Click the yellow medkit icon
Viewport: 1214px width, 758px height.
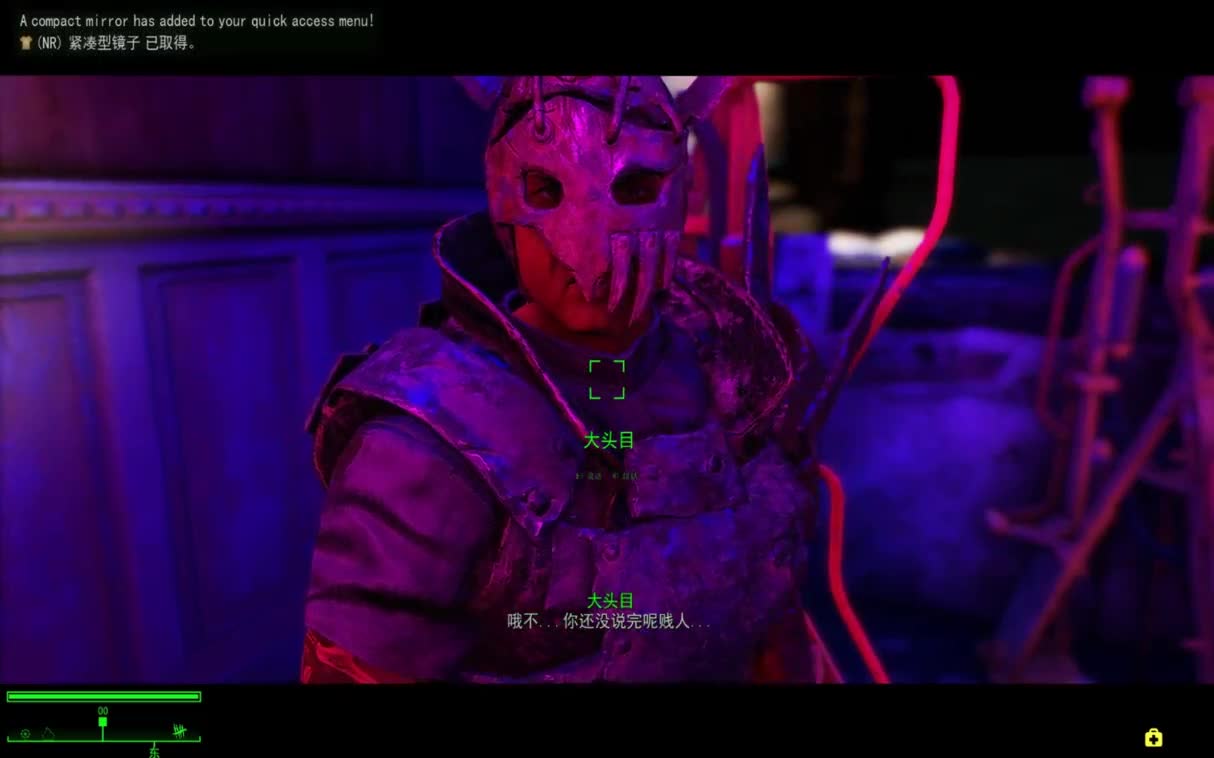point(1153,738)
